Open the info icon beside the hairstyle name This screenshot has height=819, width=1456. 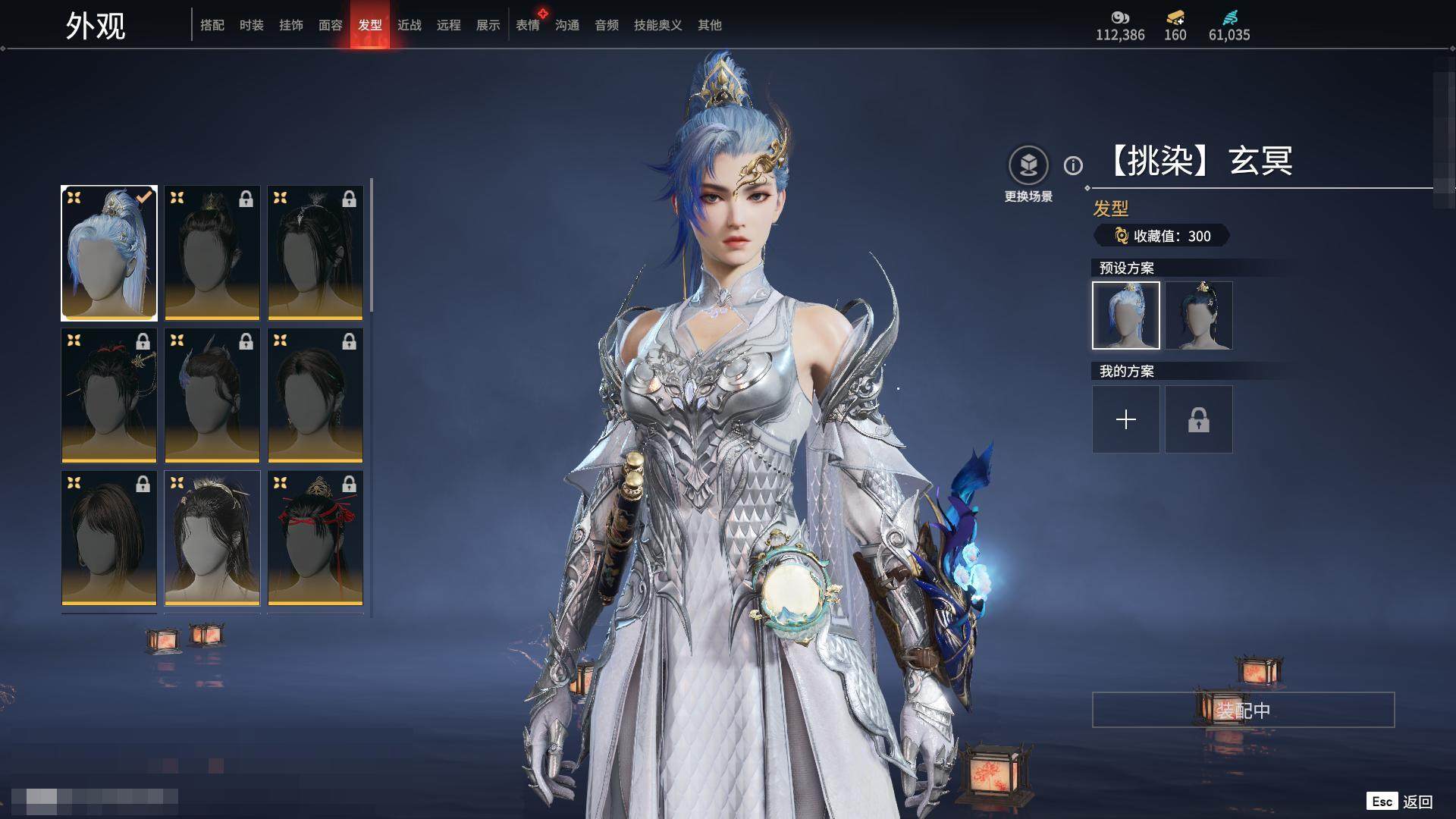(x=1073, y=165)
